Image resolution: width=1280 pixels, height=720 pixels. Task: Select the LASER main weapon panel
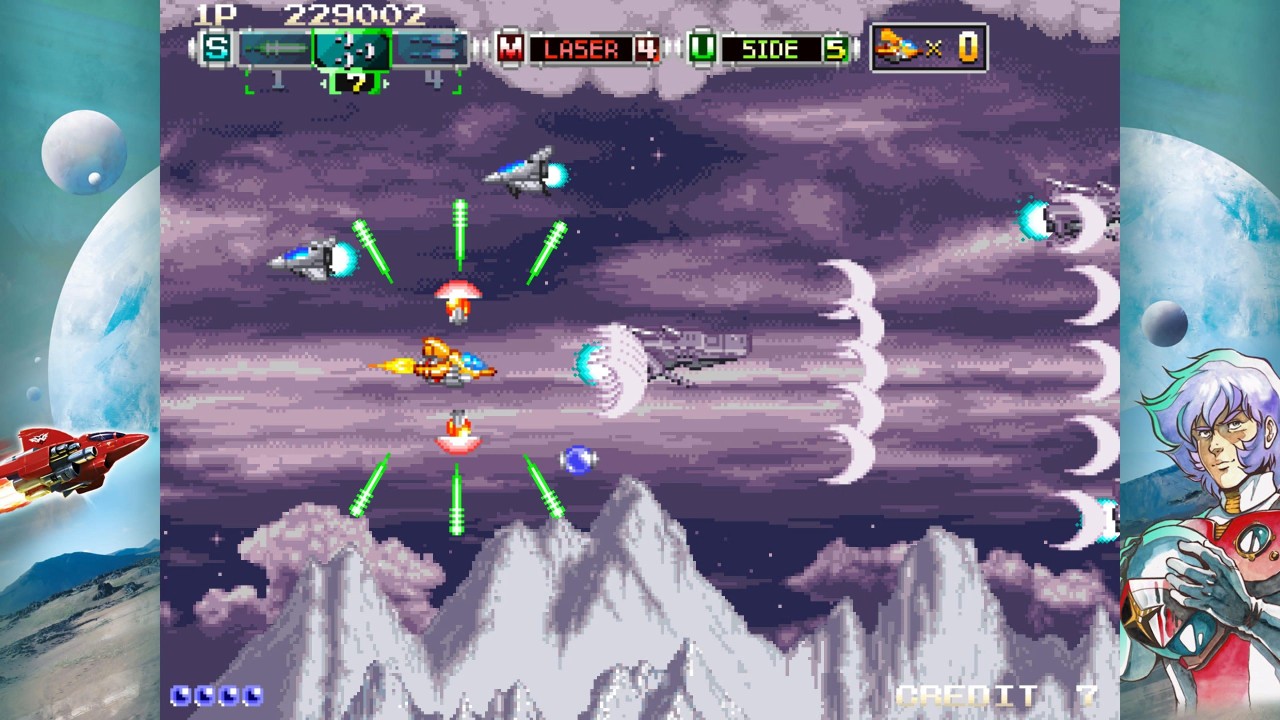coord(593,49)
